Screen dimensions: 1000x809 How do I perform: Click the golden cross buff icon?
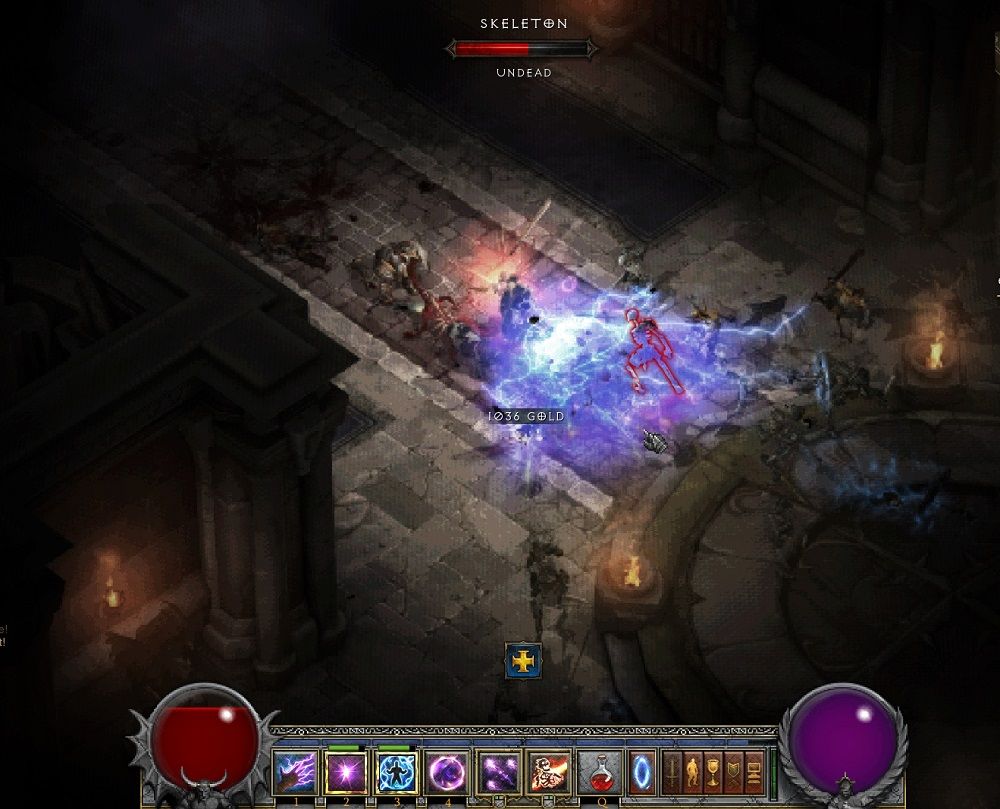pyautogui.click(x=523, y=661)
